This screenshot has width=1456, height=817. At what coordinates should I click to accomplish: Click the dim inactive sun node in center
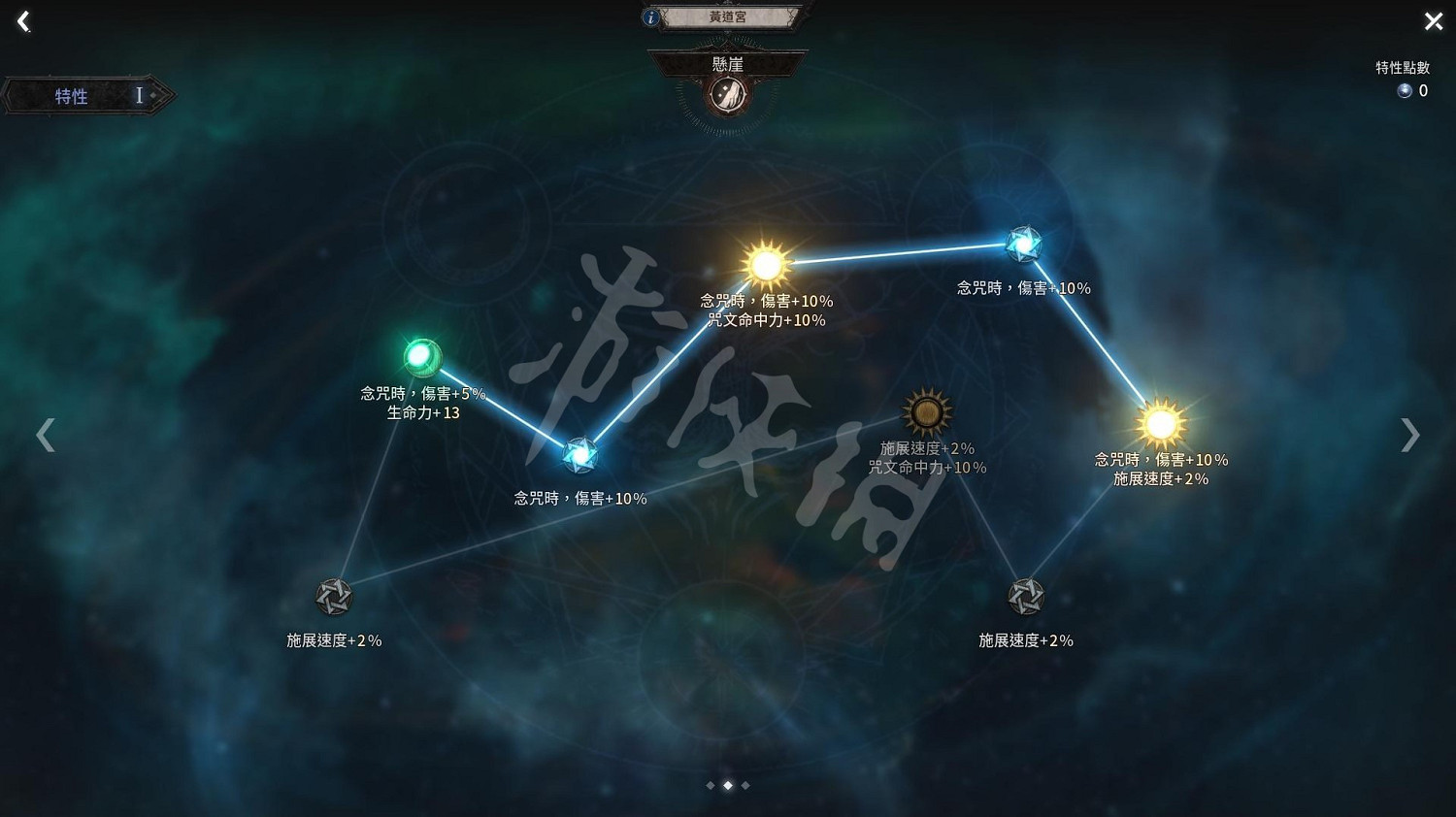point(924,411)
